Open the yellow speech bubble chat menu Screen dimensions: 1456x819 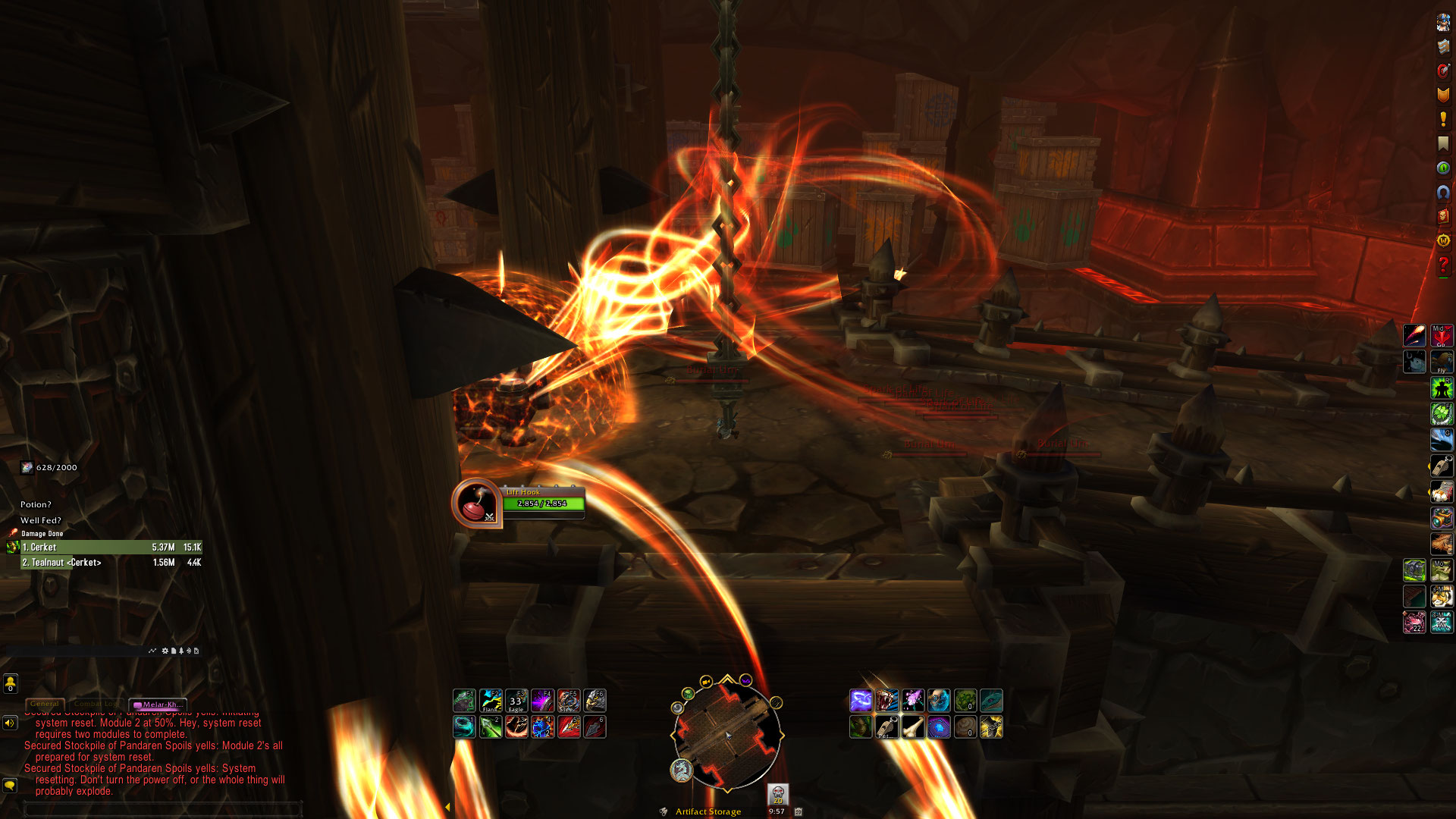10,785
